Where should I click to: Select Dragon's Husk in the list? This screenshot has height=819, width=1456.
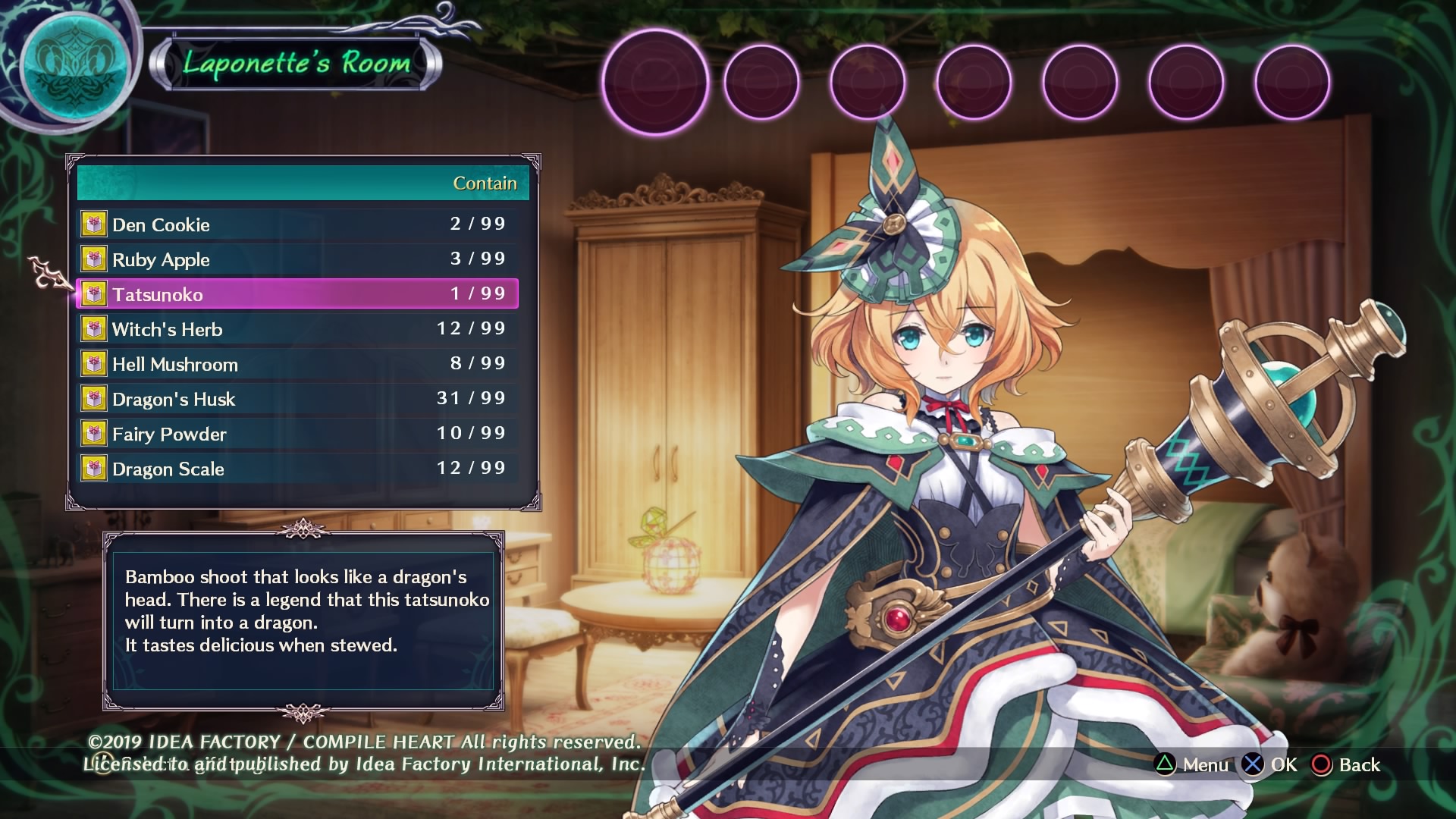pyautogui.click(x=299, y=399)
